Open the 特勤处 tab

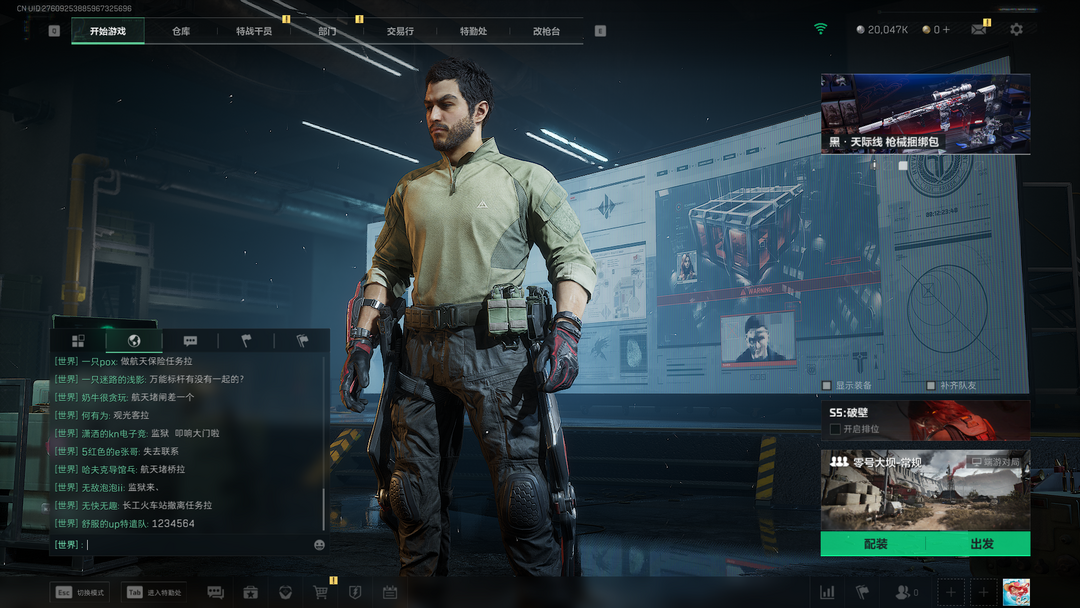[x=473, y=31]
